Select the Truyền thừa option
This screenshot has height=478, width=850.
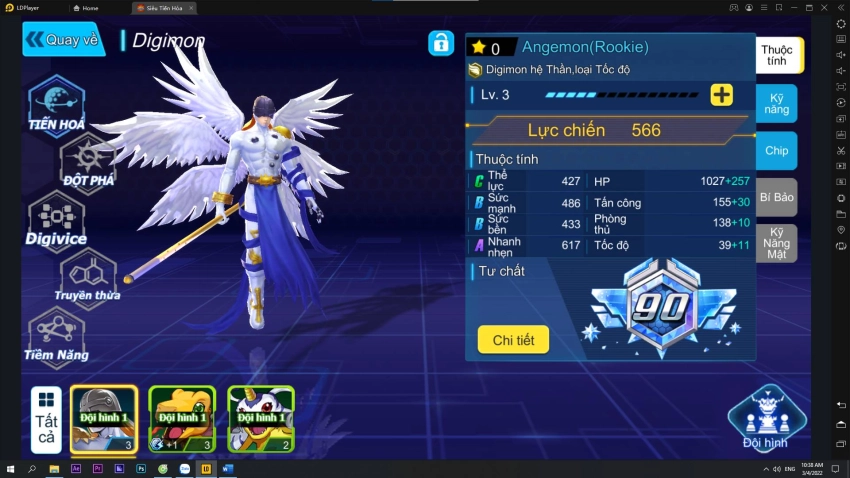click(88, 275)
